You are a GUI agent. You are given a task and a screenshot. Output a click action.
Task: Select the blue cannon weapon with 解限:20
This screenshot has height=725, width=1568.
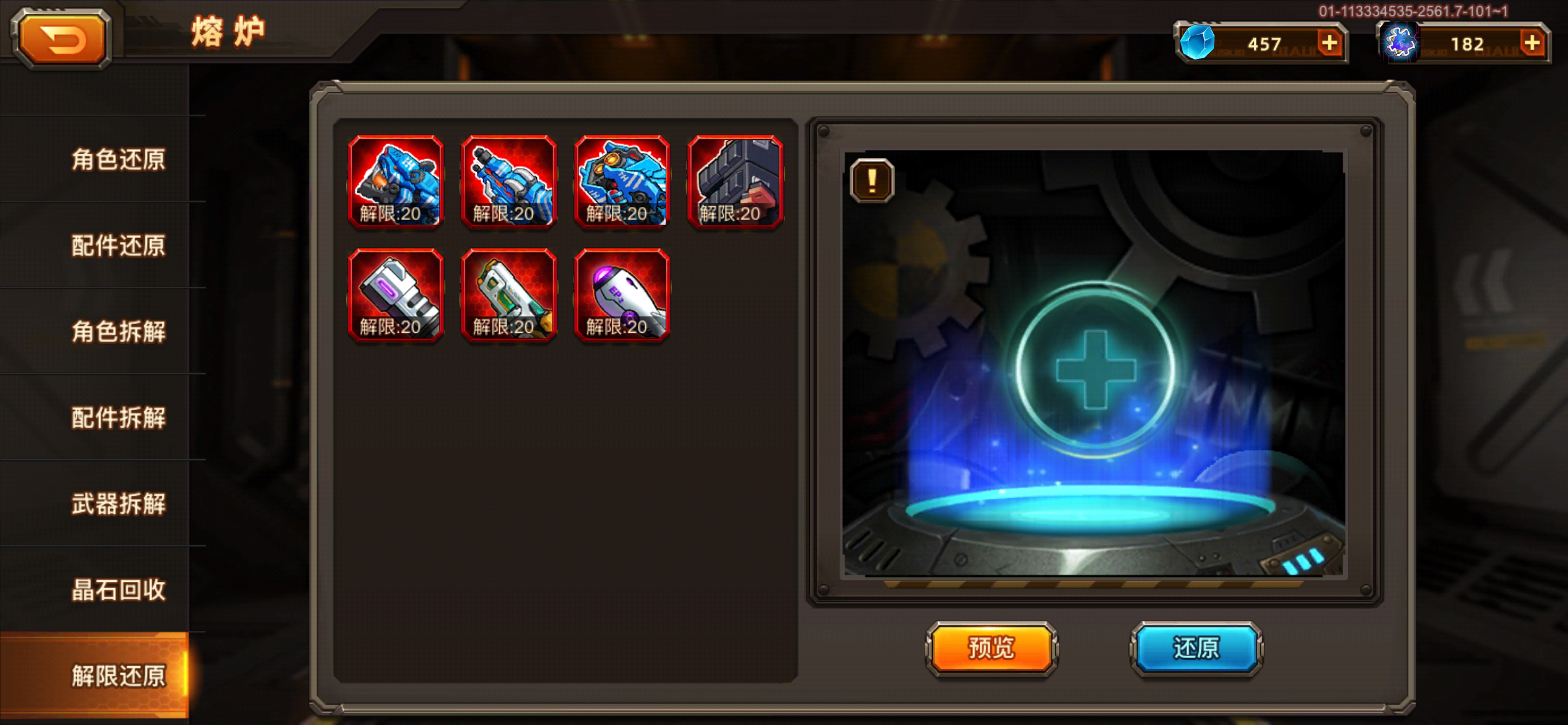[x=396, y=183]
